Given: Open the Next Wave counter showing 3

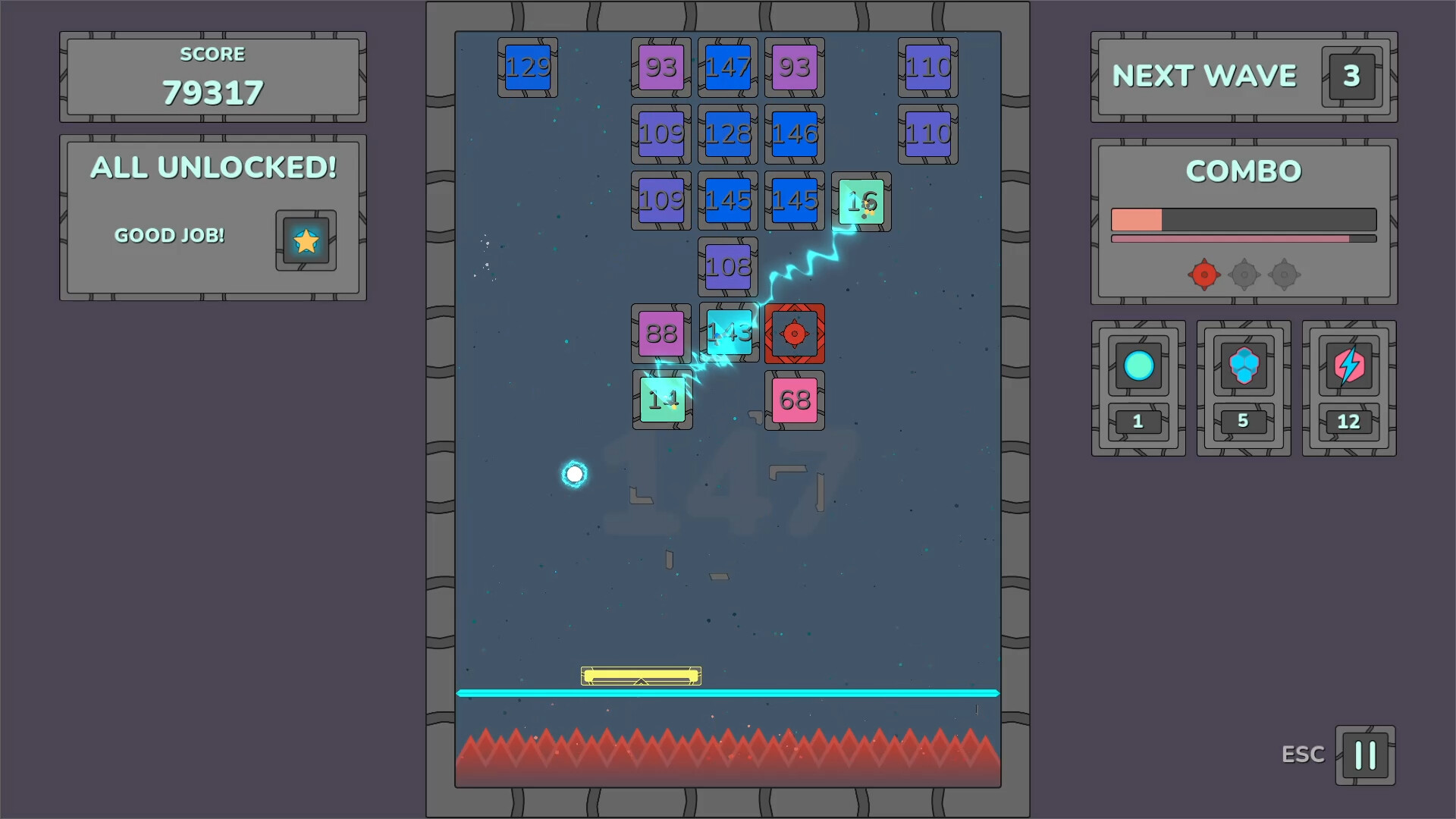Looking at the screenshot, I should coord(1350,75).
